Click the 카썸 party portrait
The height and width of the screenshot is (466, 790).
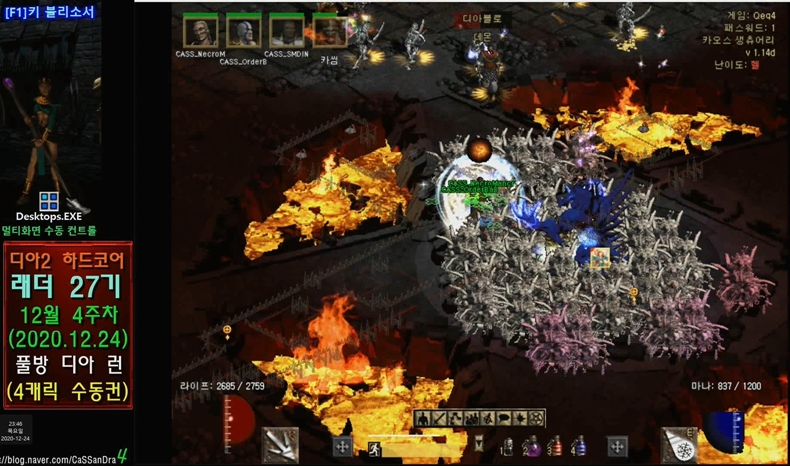click(329, 32)
